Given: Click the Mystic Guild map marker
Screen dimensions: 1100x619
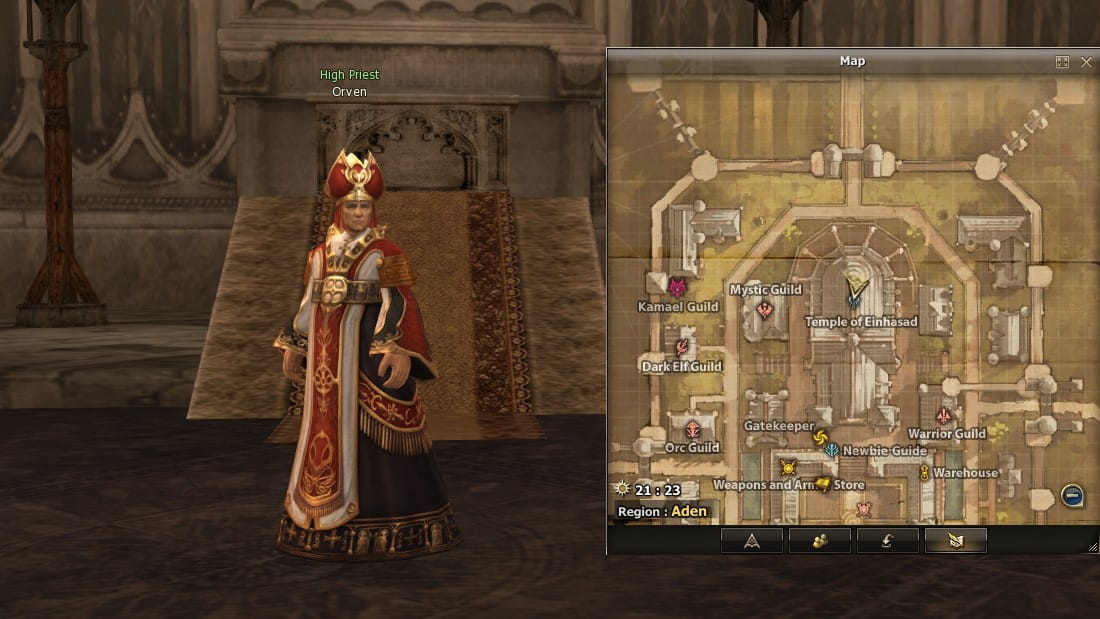Looking at the screenshot, I should pos(765,309).
